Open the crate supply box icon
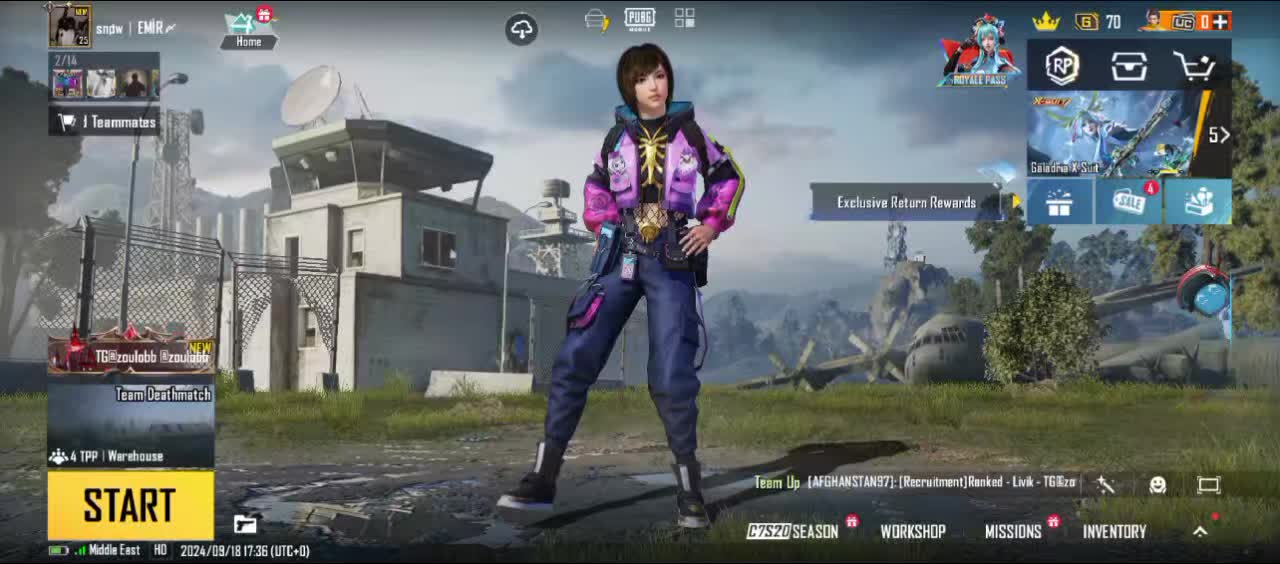 click(x=1128, y=67)
